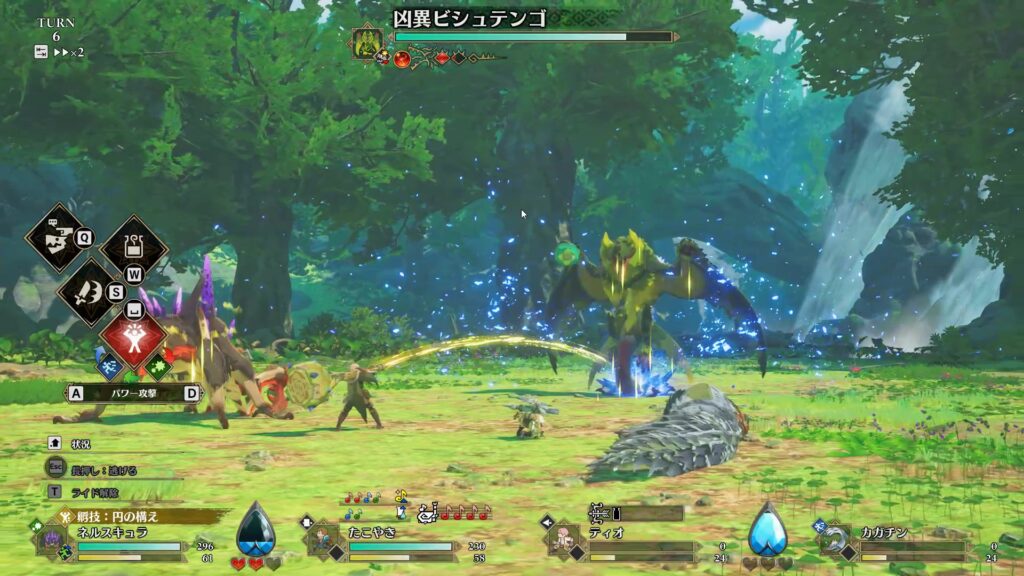Open the monster talk command diamond

tap(57, 237)
